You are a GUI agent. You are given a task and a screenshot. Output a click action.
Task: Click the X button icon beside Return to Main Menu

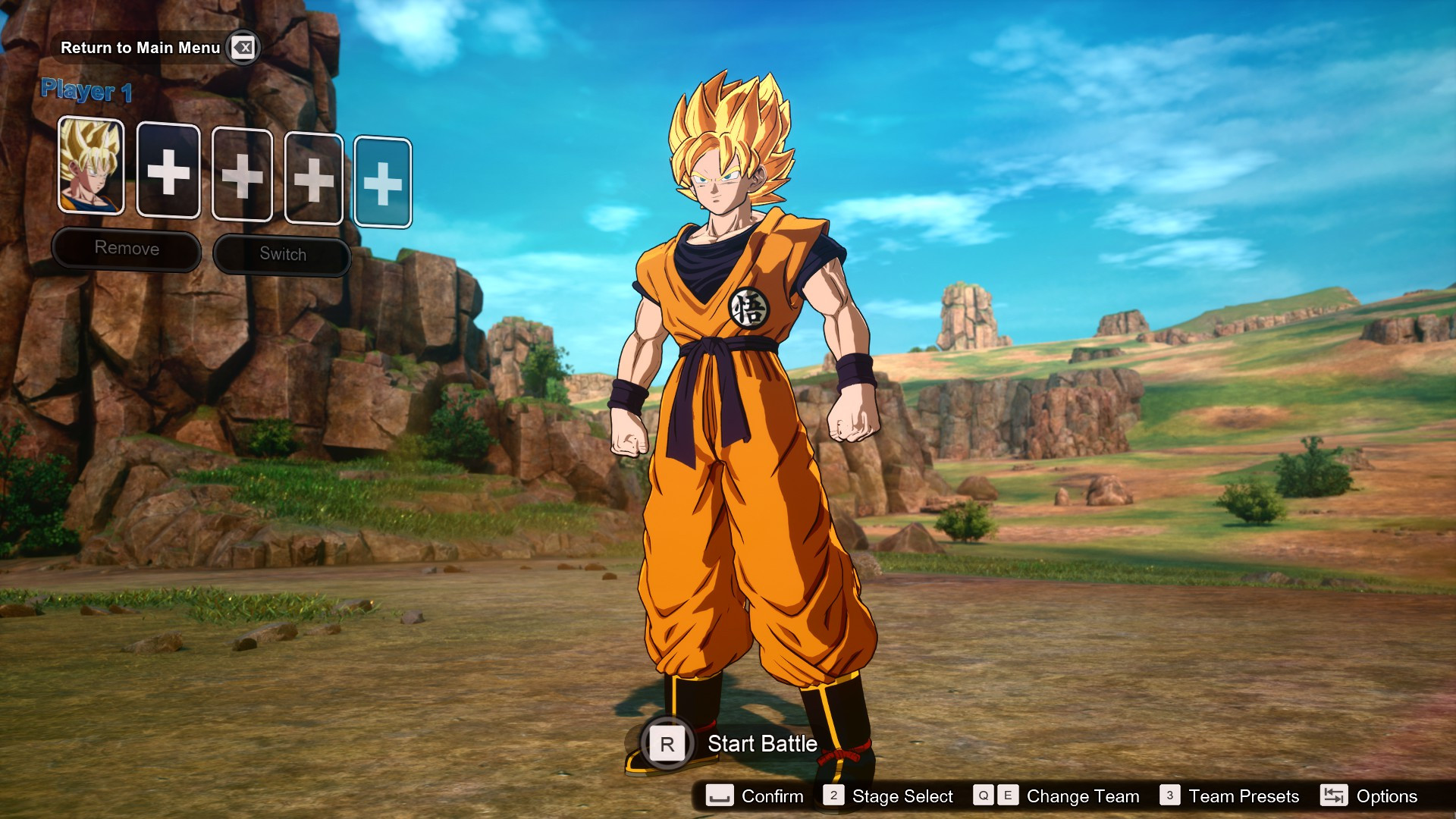click(243, 47)
